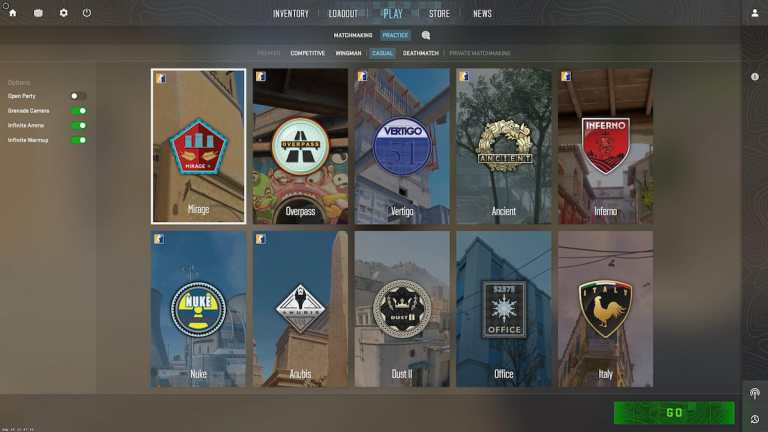Click the home icon
Image resolution: width=768 pixels, height=432 pixels.
click(13, 13)
